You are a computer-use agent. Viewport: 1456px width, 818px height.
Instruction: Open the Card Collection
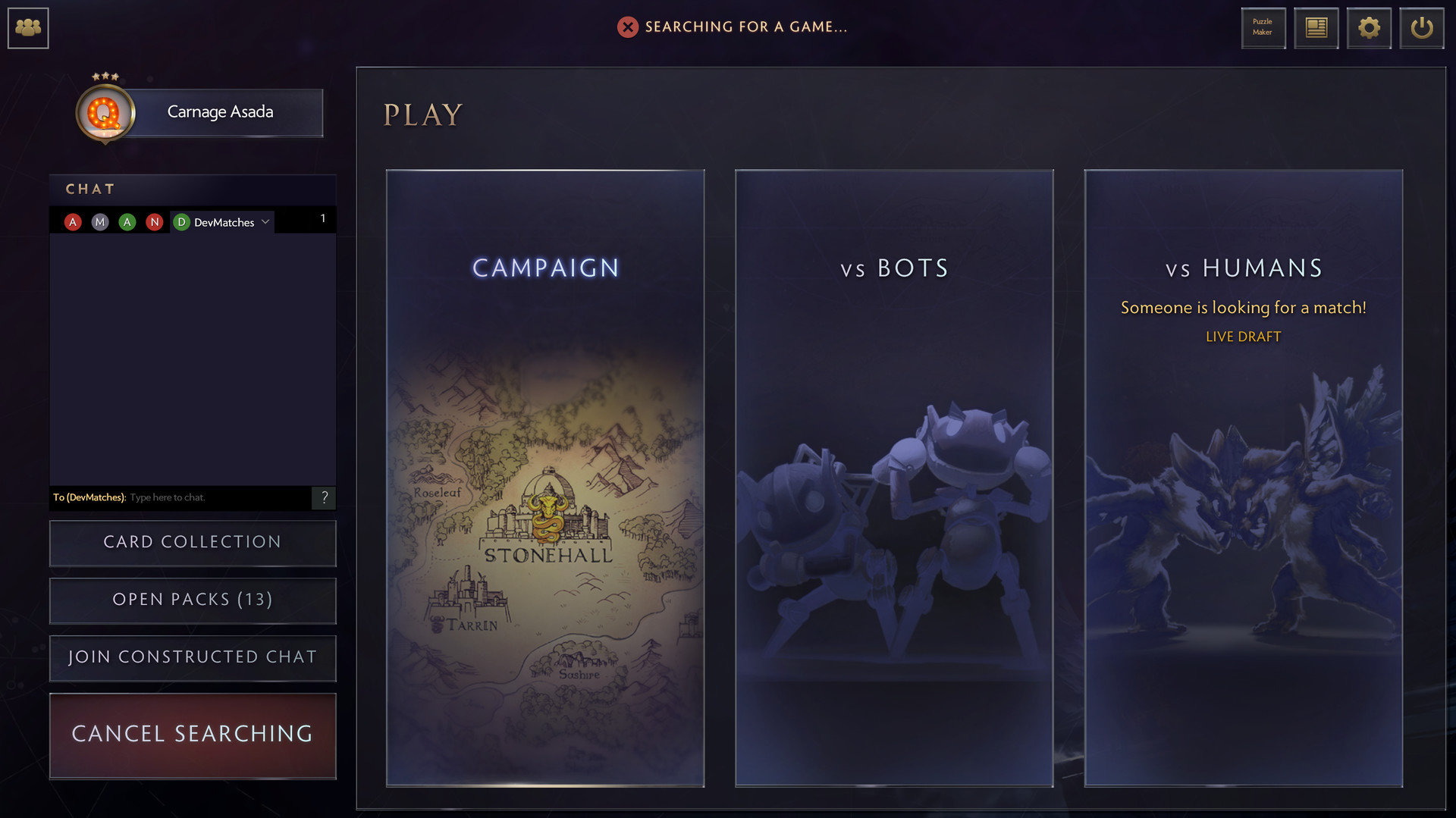[192, 543]
